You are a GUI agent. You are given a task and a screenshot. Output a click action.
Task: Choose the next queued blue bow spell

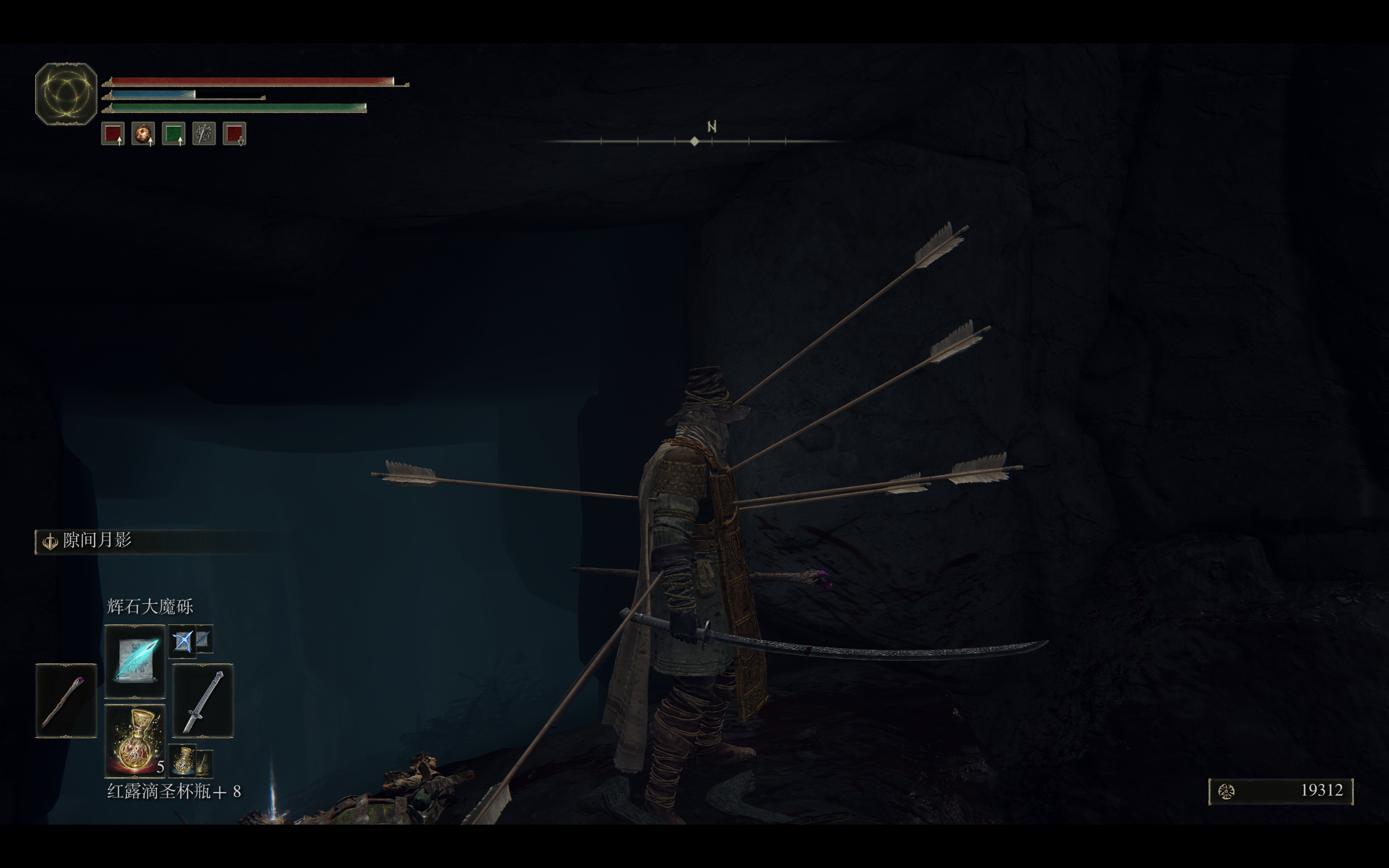pos(183,641)
